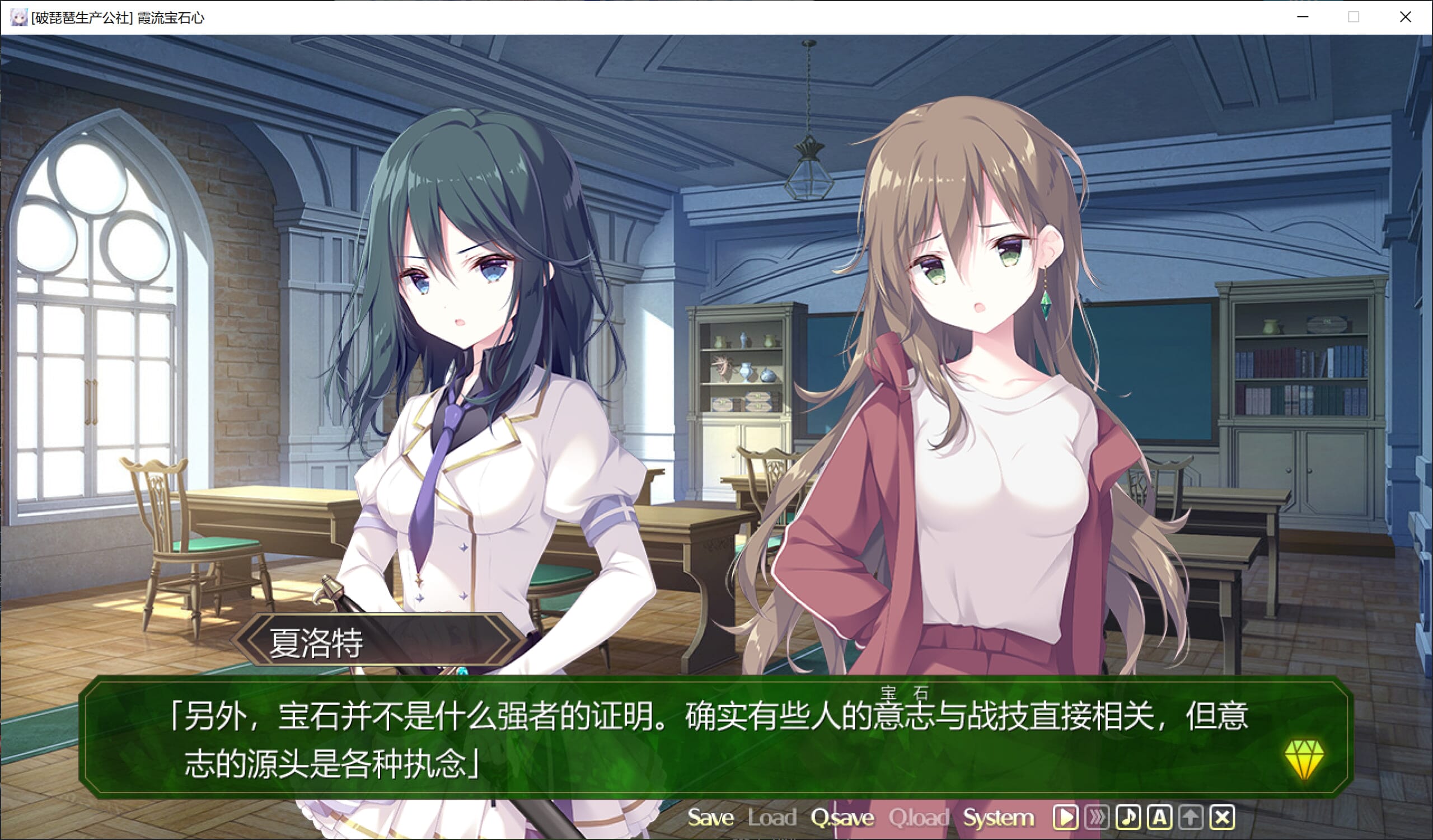Click the letter A icon button
Image resolution: width=1433 pixels, height=840 pixels.
(1159, 818)
